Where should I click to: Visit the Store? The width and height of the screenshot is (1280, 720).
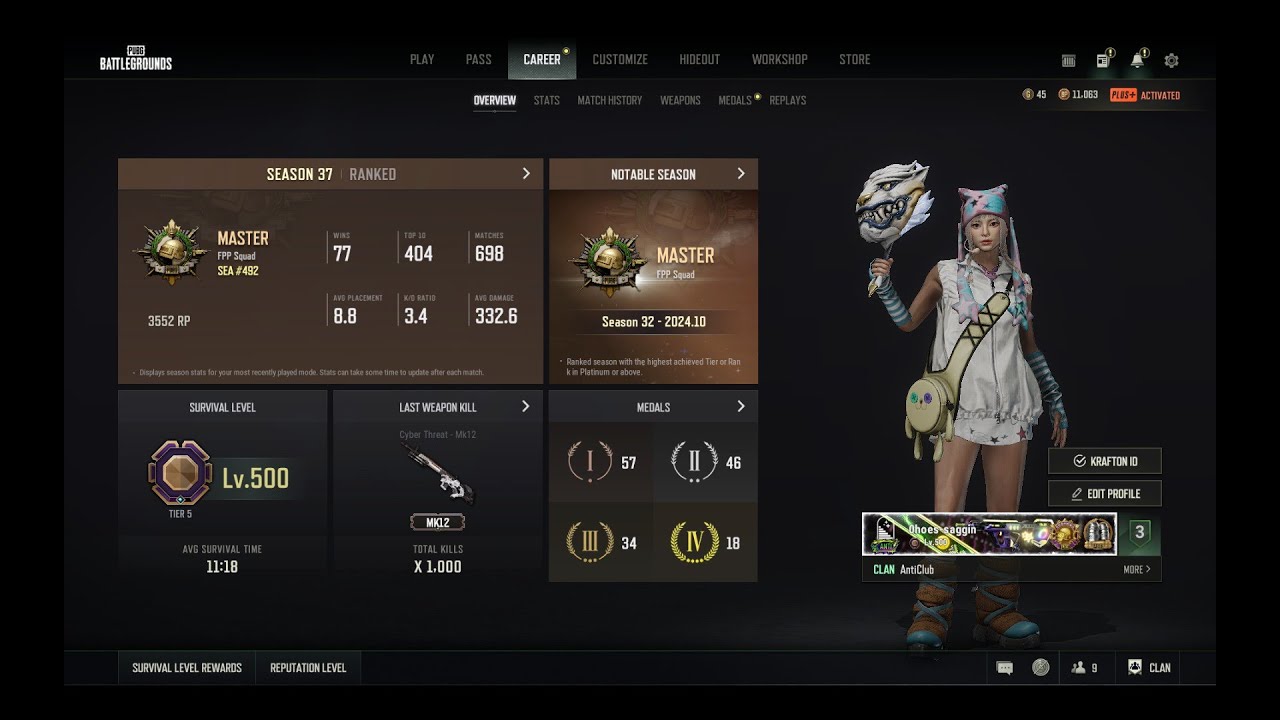[854, 60]
